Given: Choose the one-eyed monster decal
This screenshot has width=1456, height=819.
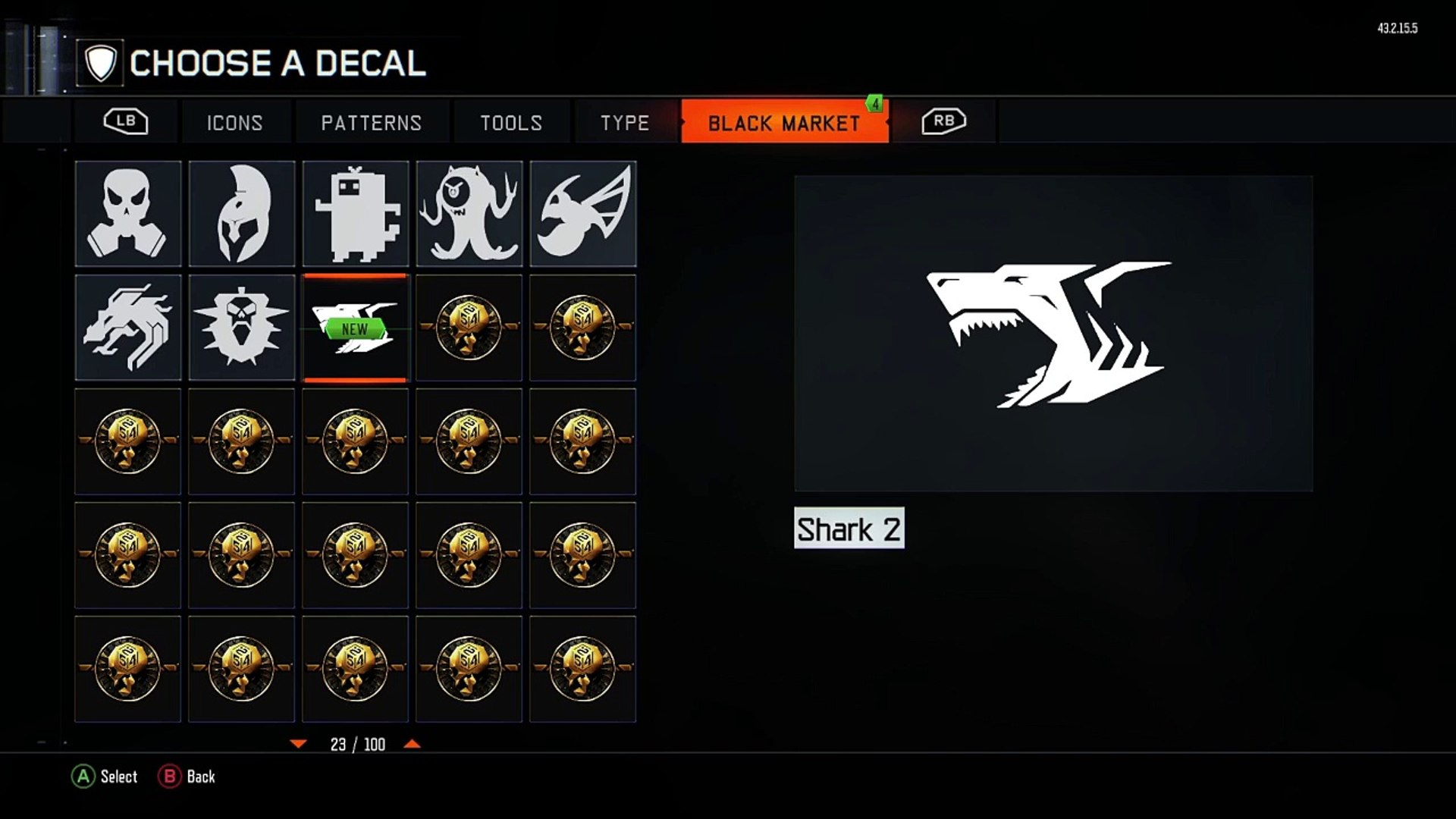Looking at the screenshot, I should 469,214.
